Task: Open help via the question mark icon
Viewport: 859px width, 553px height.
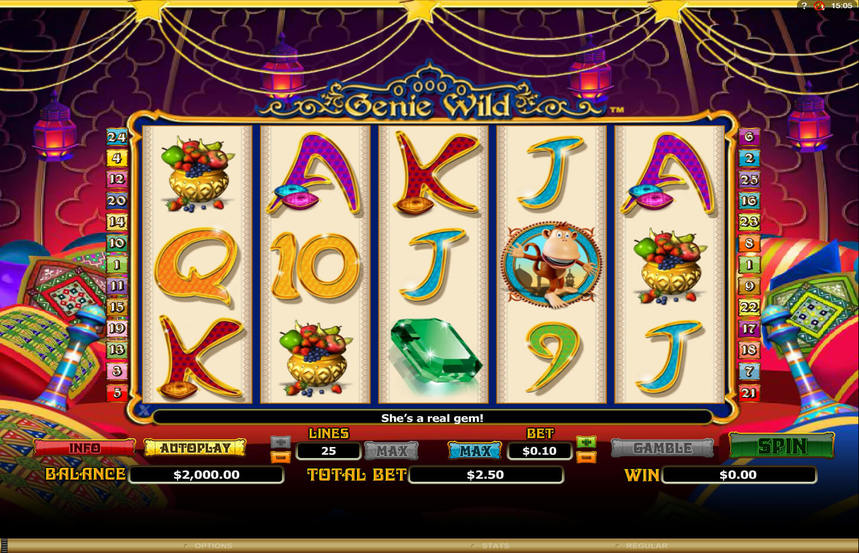Action: click(804, 6)
